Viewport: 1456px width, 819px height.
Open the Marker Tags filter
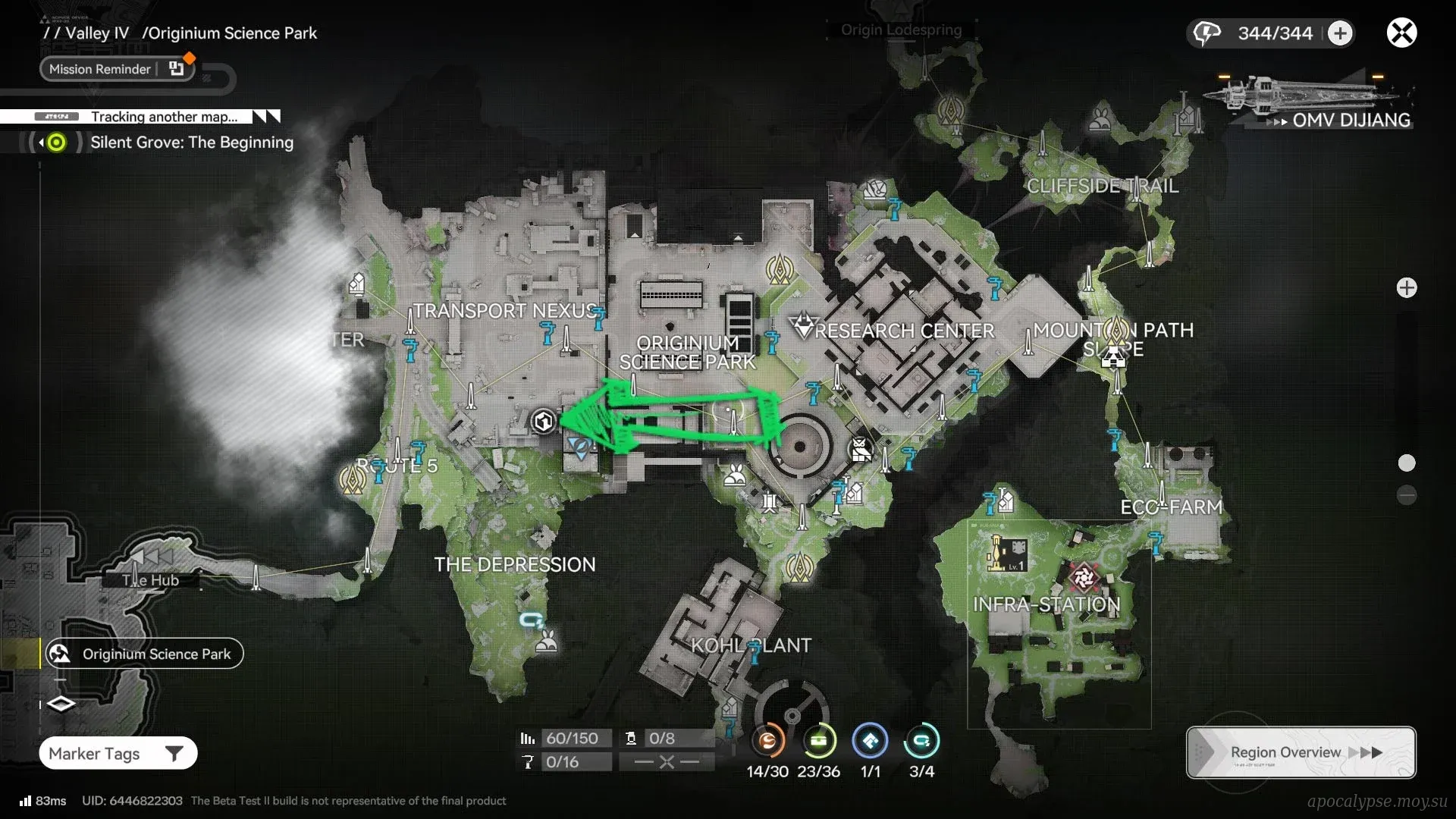[118, 753]
